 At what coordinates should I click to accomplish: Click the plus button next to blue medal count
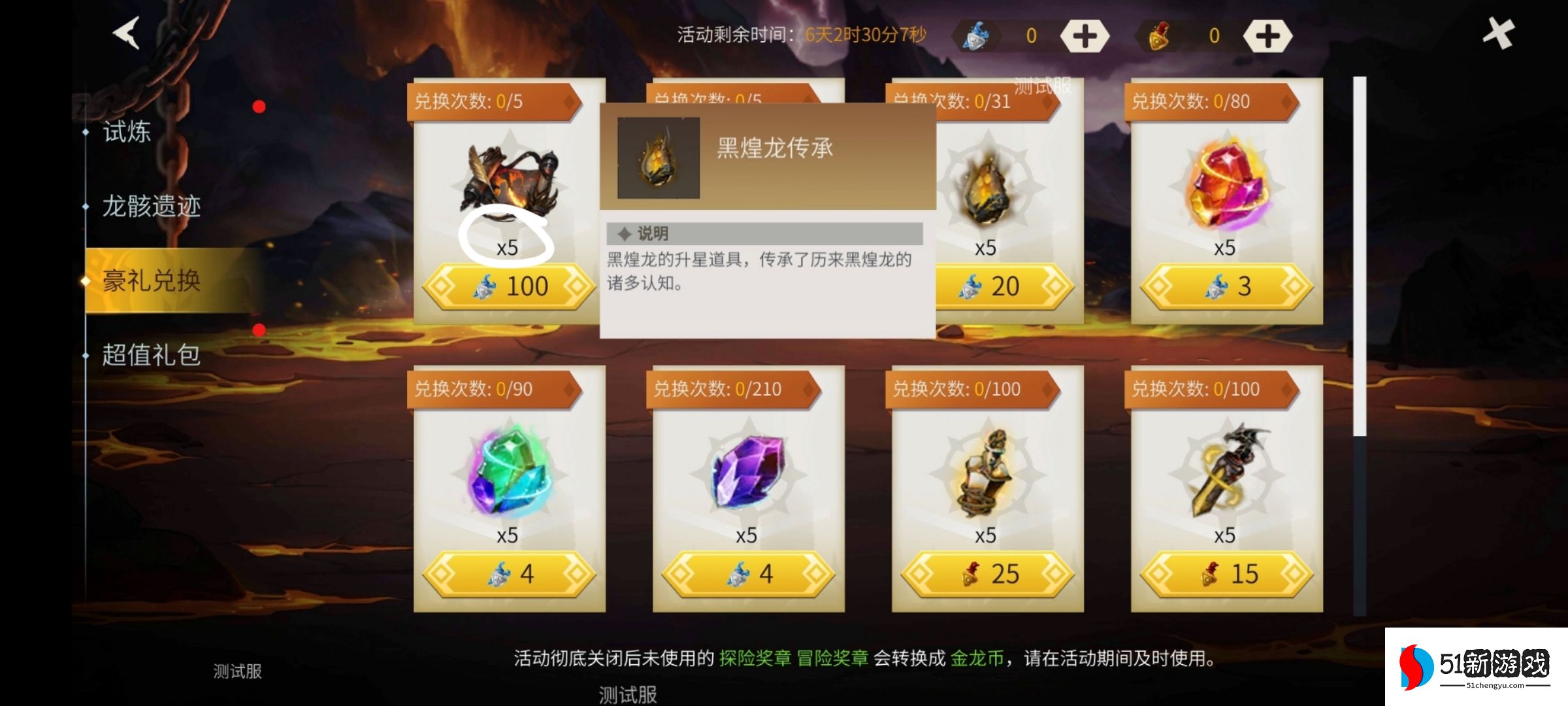(x=1084, y=36)
